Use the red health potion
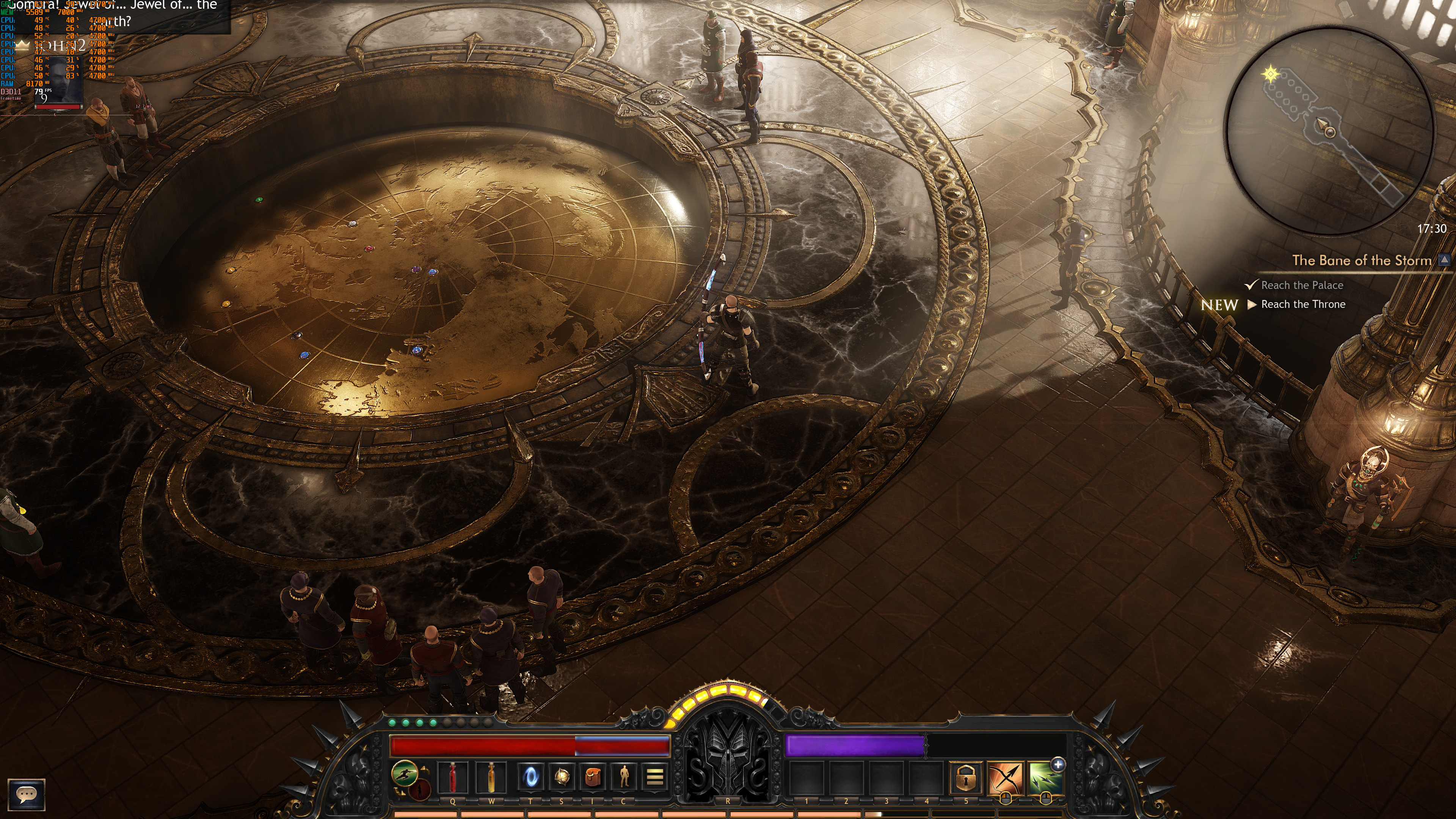 pos(453,777)
